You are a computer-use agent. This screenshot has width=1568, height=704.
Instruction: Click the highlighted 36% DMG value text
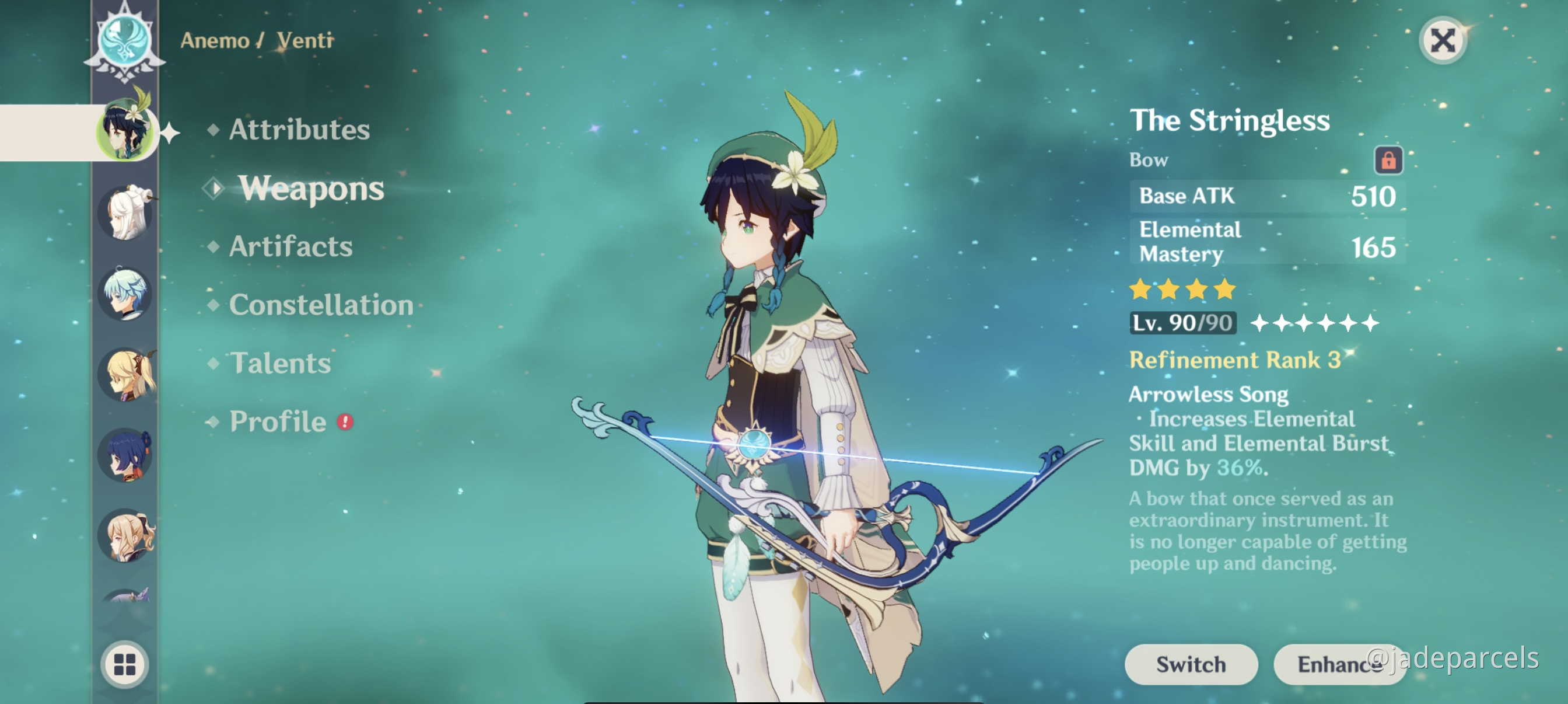click(1241, 469)
